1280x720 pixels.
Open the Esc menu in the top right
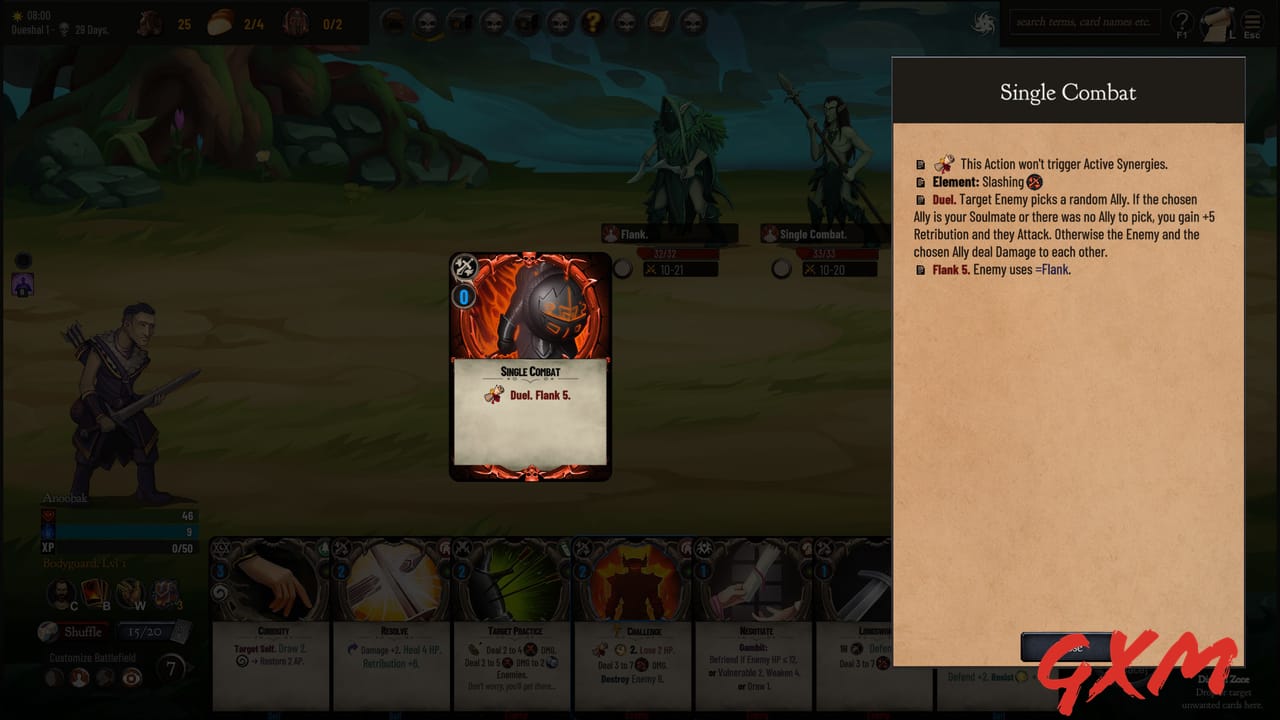1252,22
